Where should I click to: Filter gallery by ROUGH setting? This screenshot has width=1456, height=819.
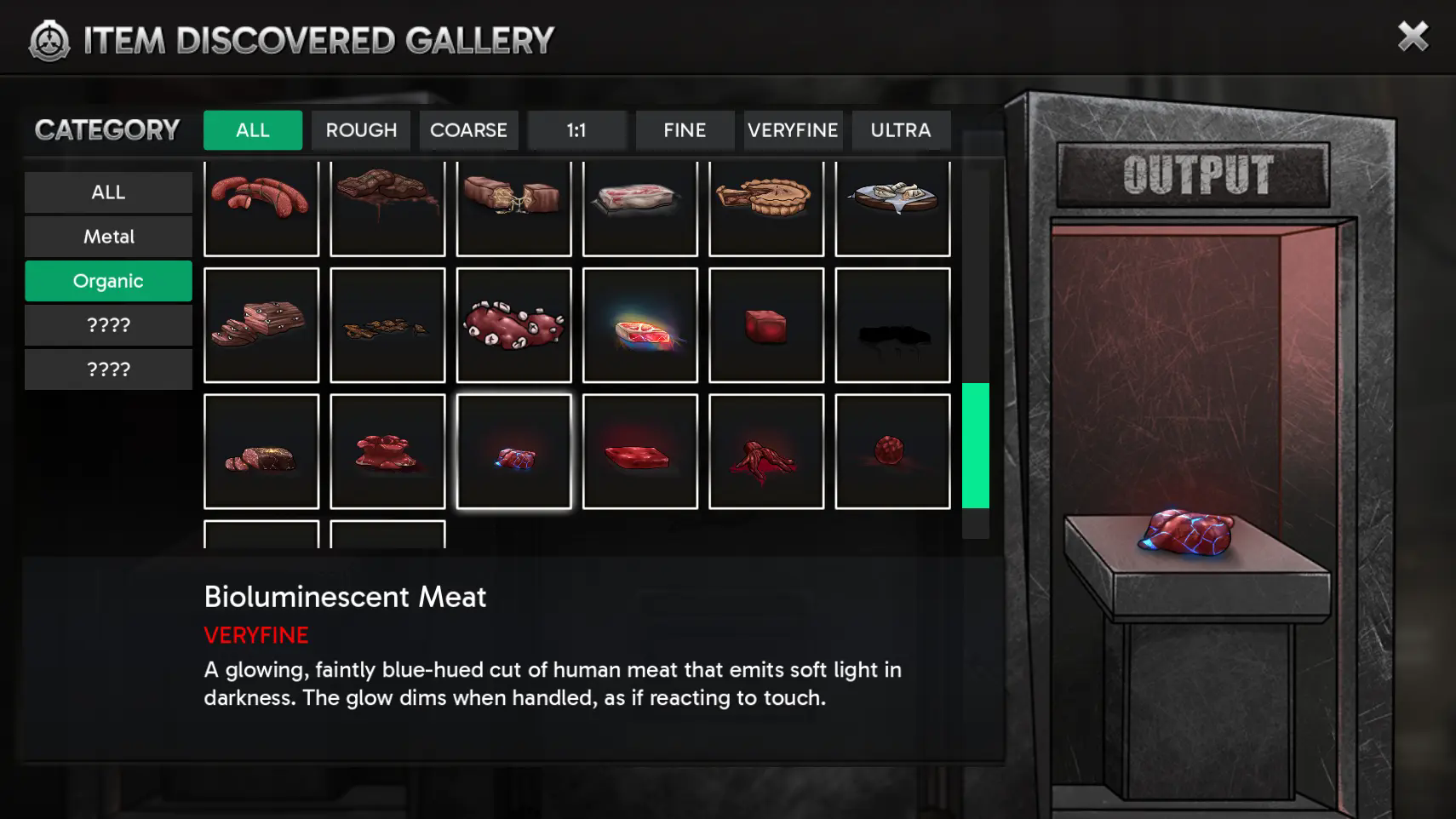[x=361, y=130]
